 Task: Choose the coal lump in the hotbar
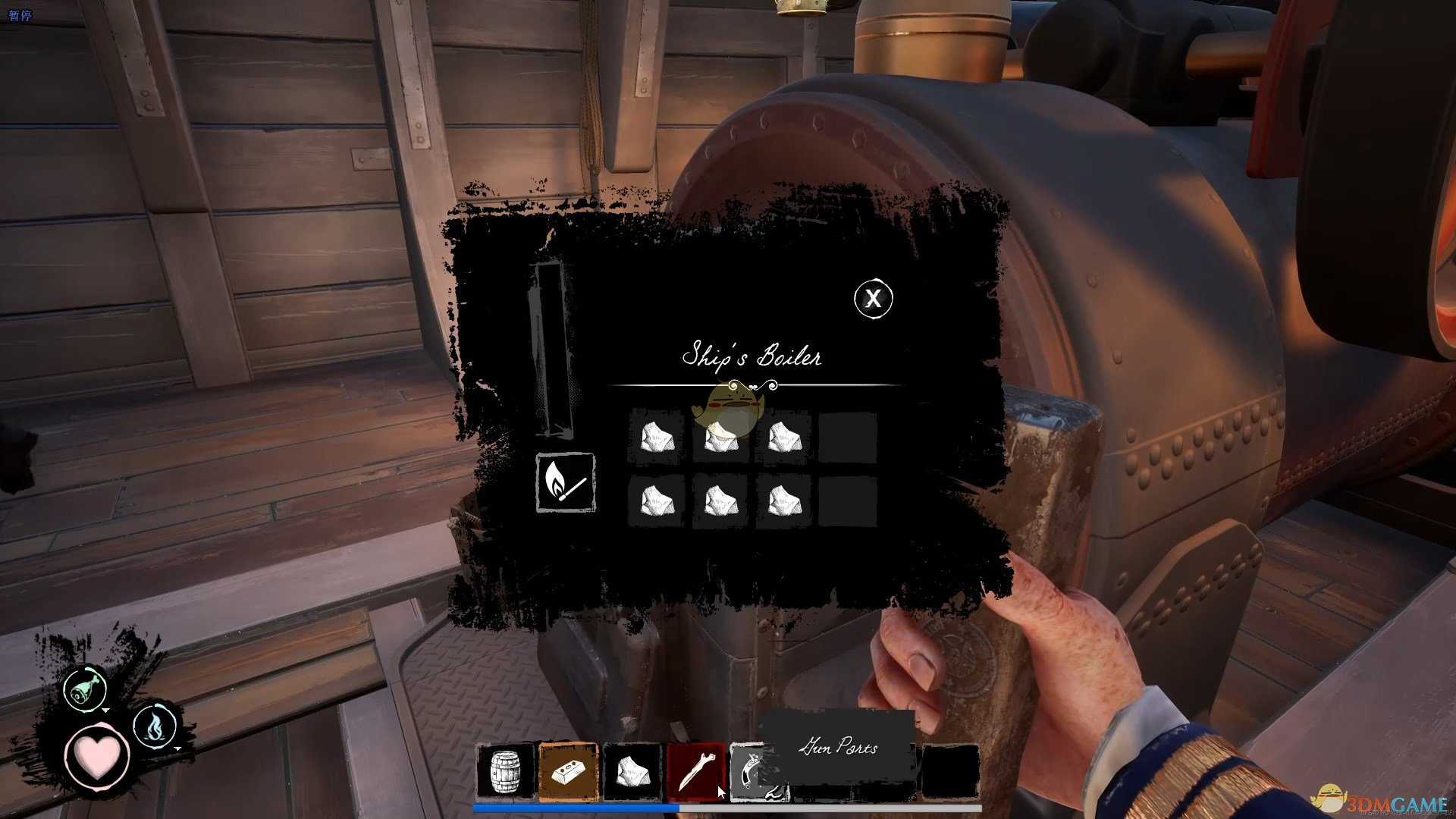pos(632,772)
